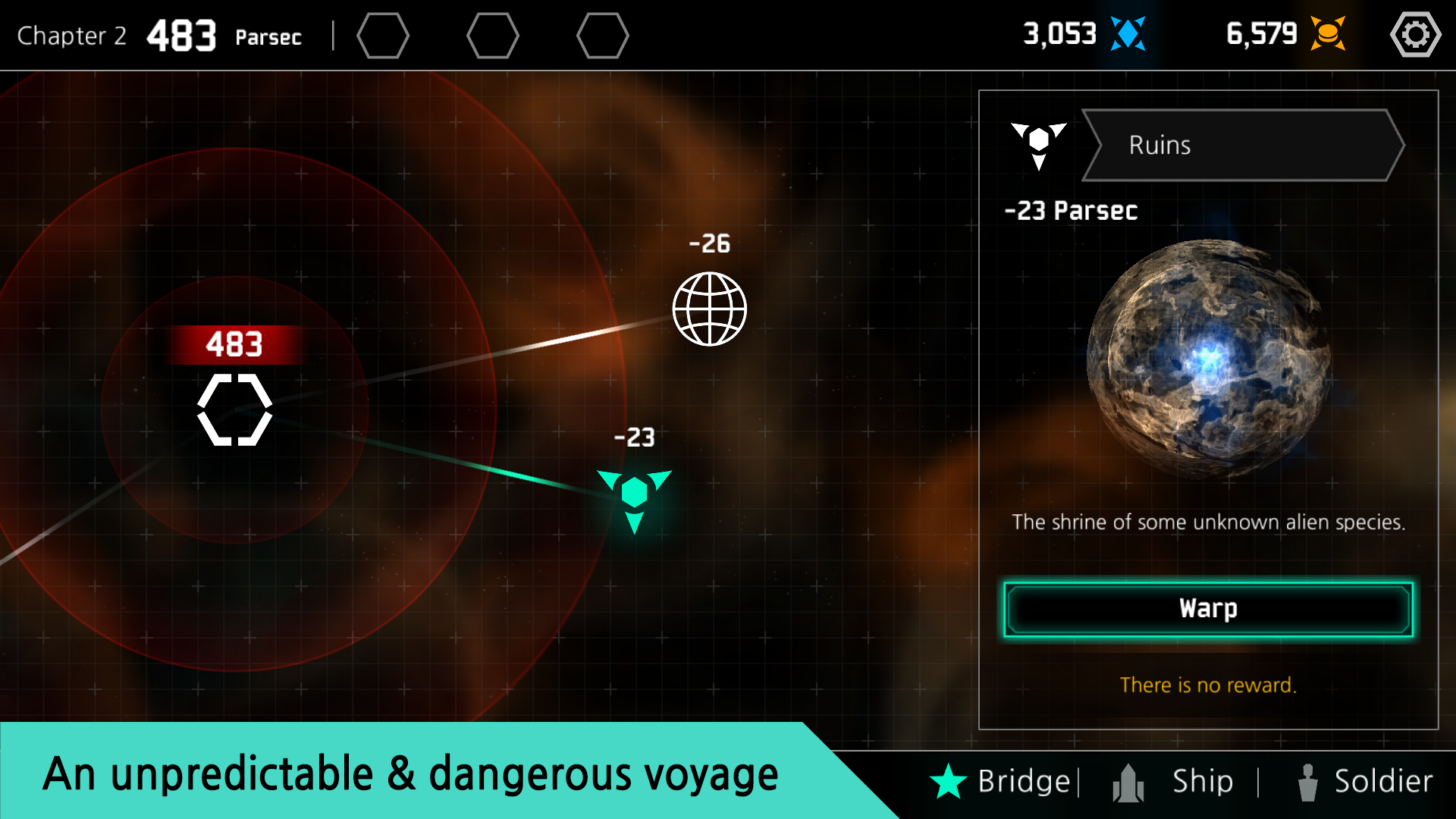The height and width of the screenshot is (819, 1456).
Task: Select the second empty hexagon slot
Action: (493, 35)
